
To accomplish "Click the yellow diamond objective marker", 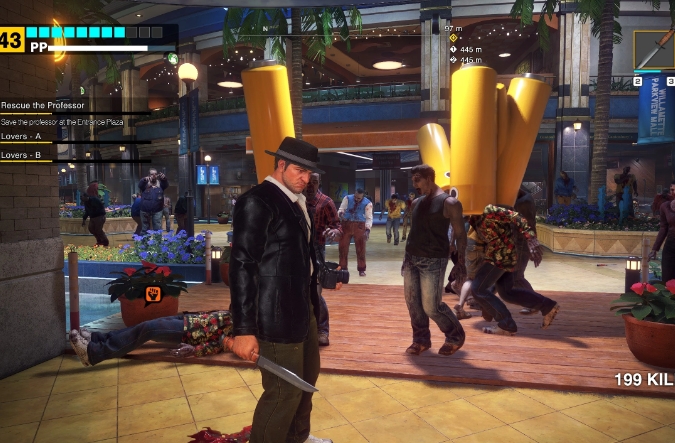I will pos(453,37).
